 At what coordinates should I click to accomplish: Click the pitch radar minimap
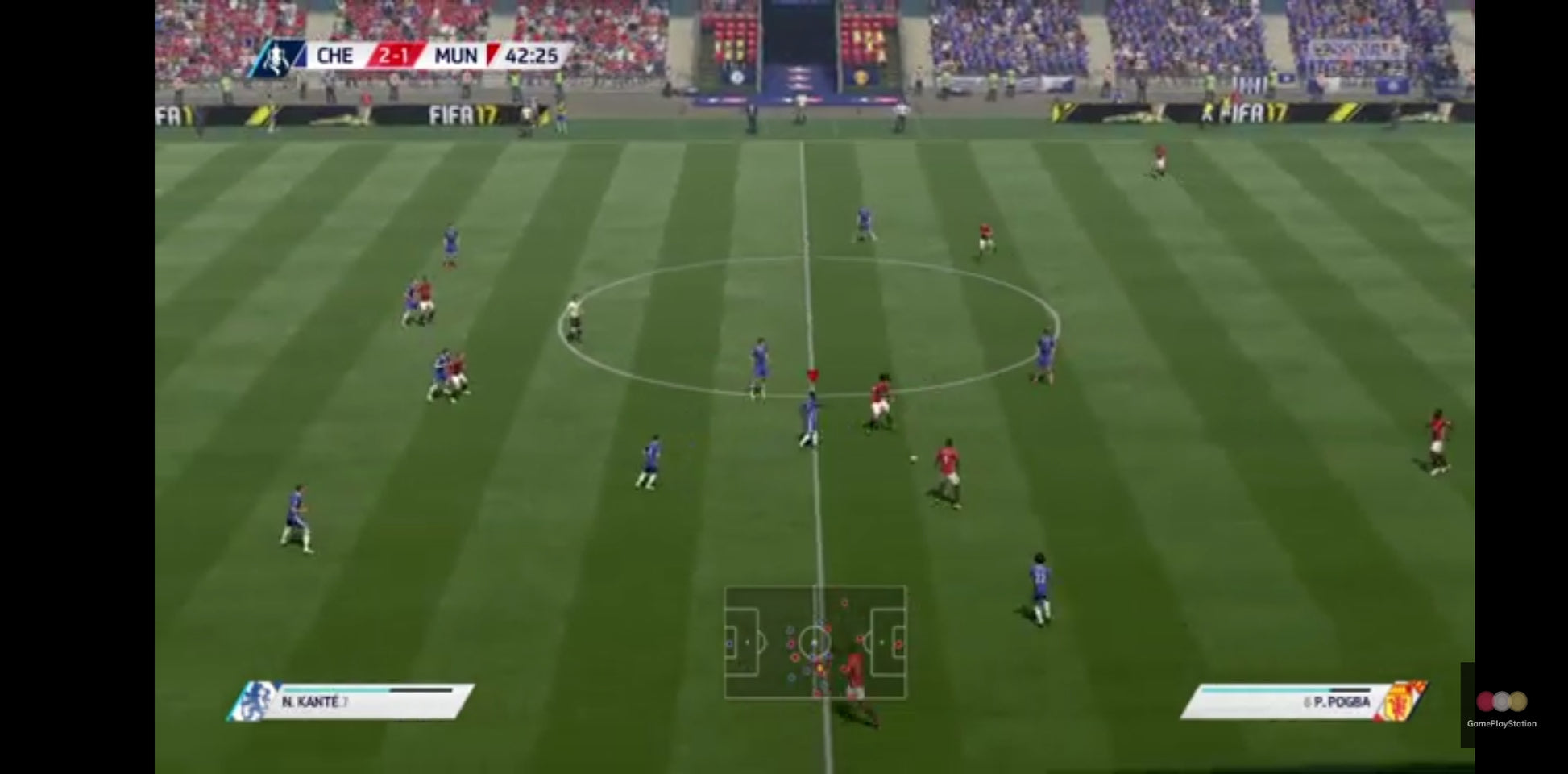815,642
